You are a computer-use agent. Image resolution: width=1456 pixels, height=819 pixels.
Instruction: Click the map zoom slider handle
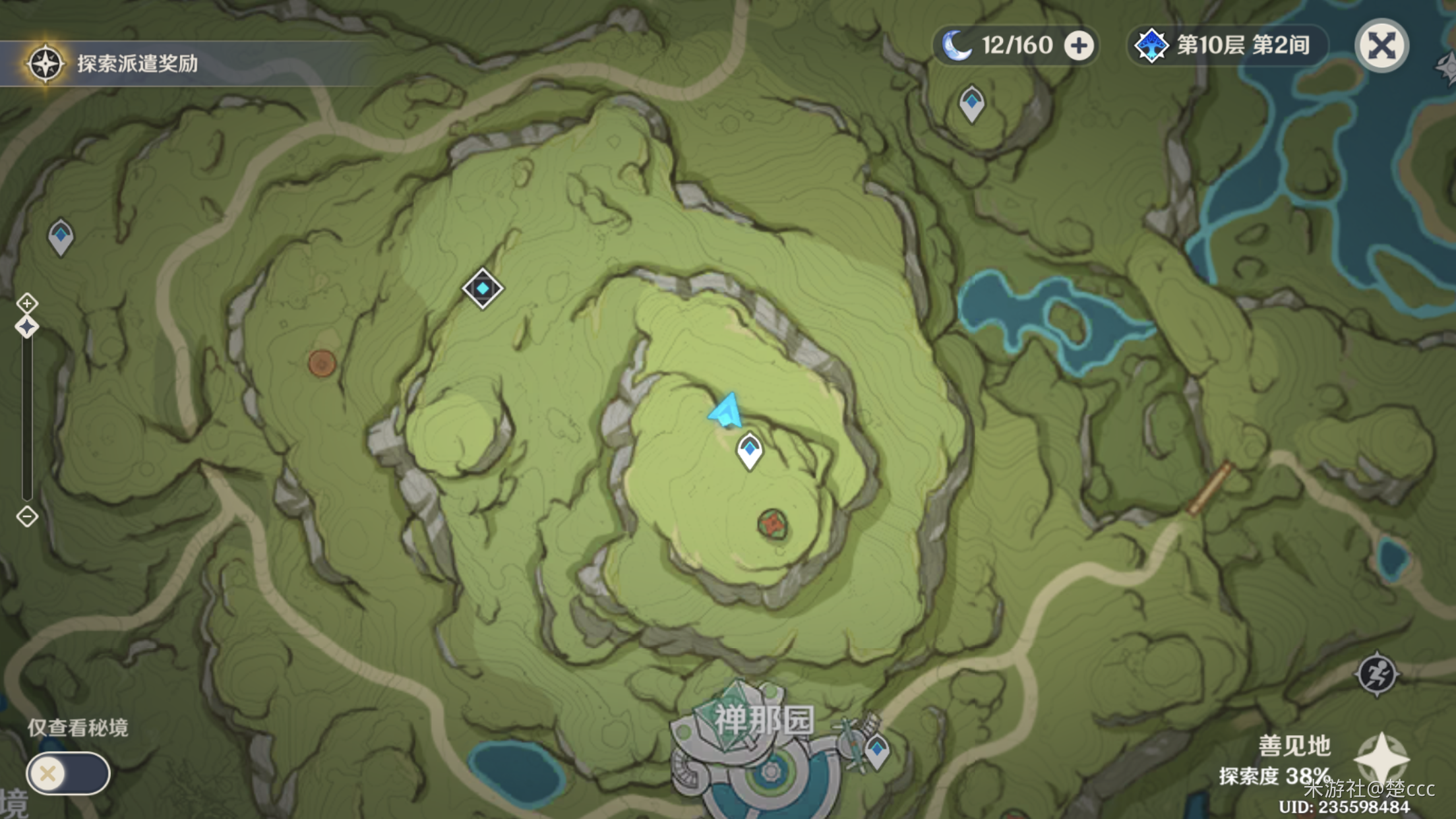coord(27,327)
